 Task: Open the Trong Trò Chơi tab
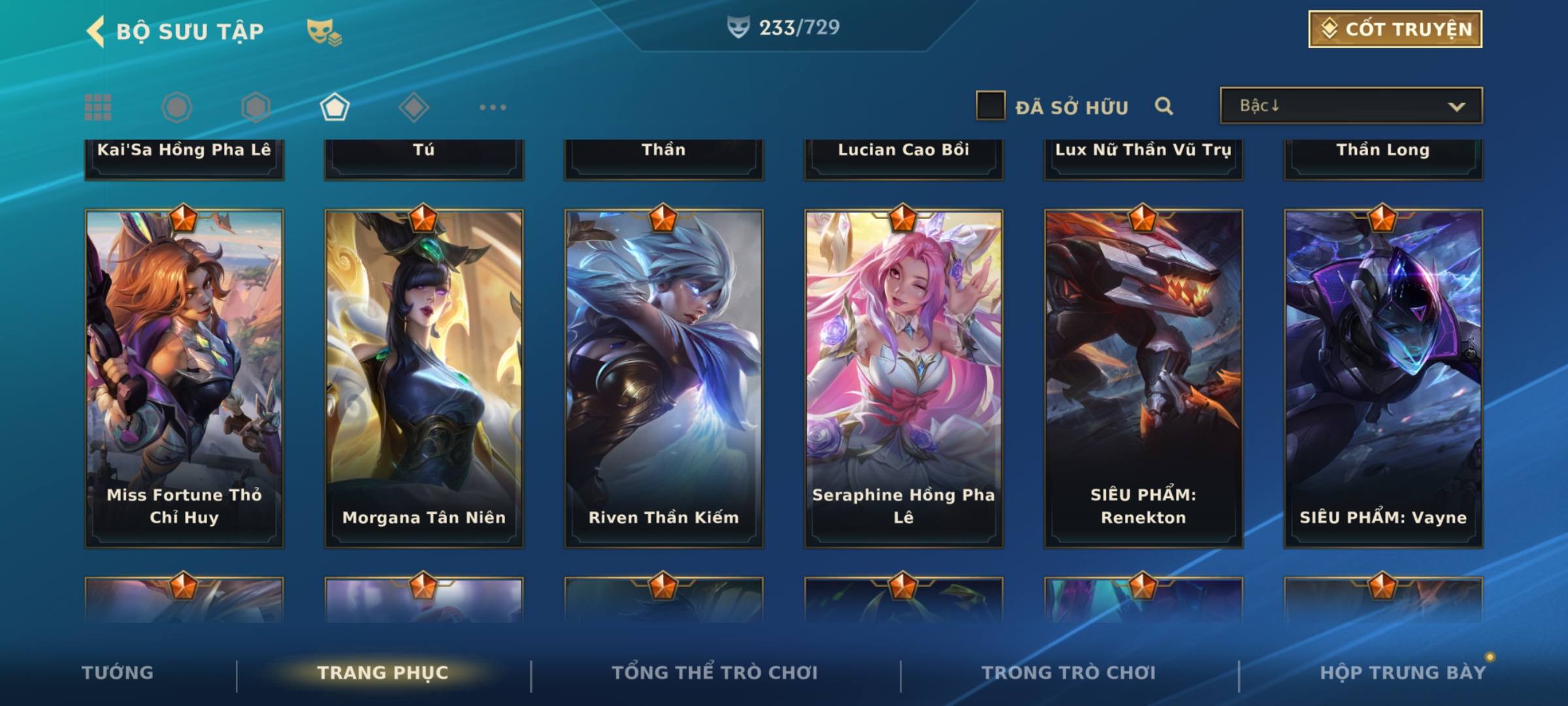(x=1069, y=673)
